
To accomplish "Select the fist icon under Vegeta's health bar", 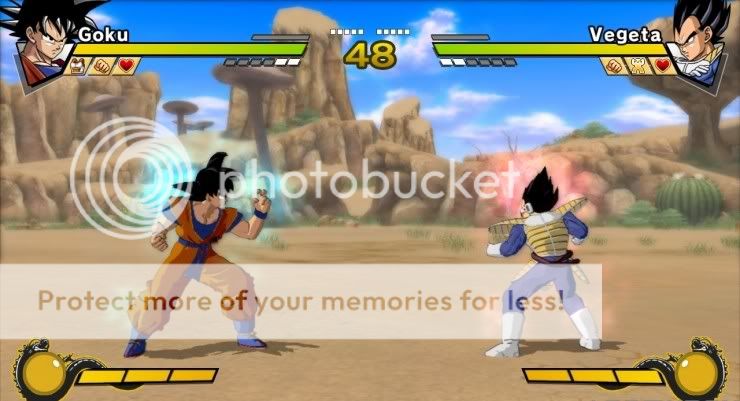I will tap(615, 67).
